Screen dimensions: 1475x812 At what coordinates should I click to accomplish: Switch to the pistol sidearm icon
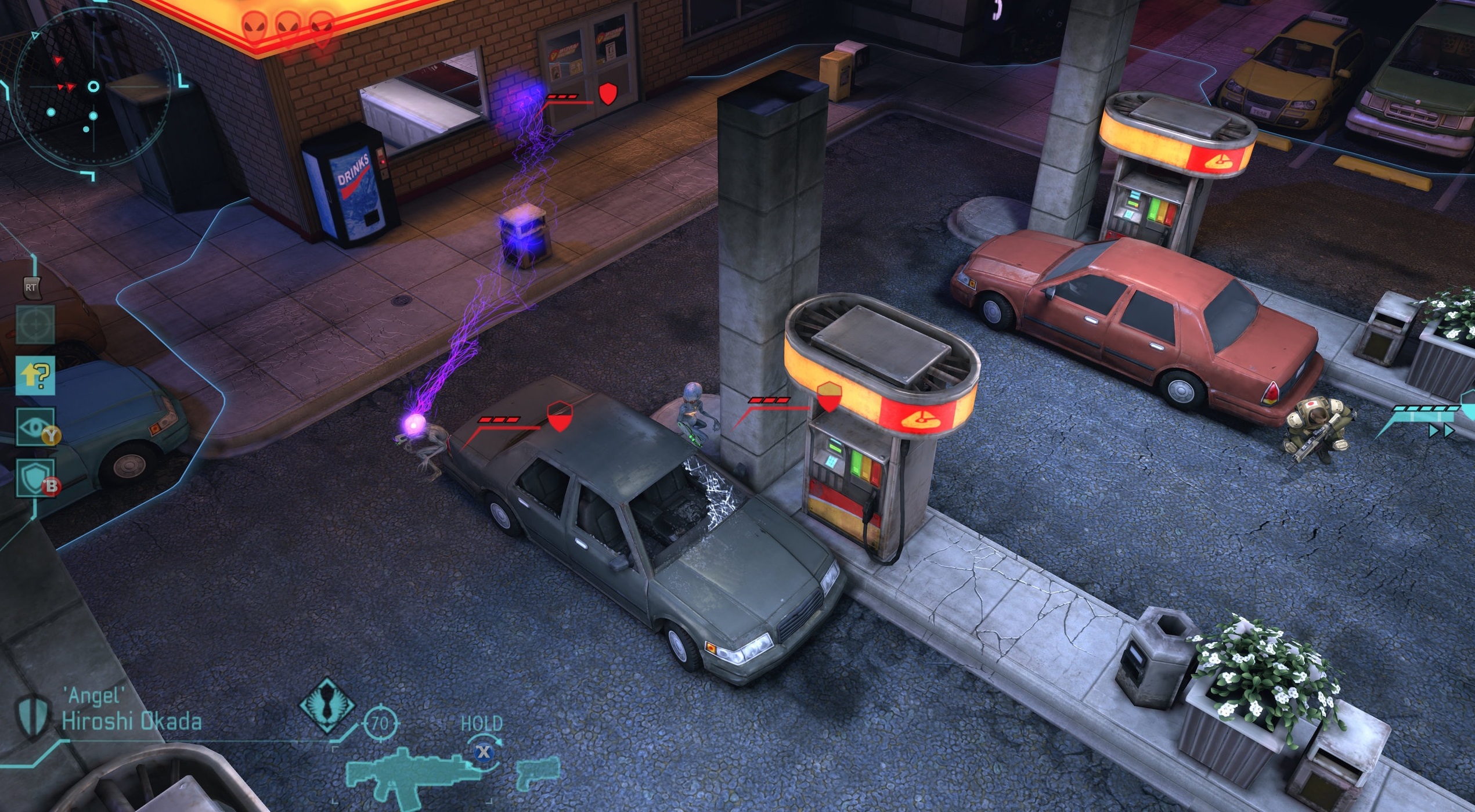point(538,772)
